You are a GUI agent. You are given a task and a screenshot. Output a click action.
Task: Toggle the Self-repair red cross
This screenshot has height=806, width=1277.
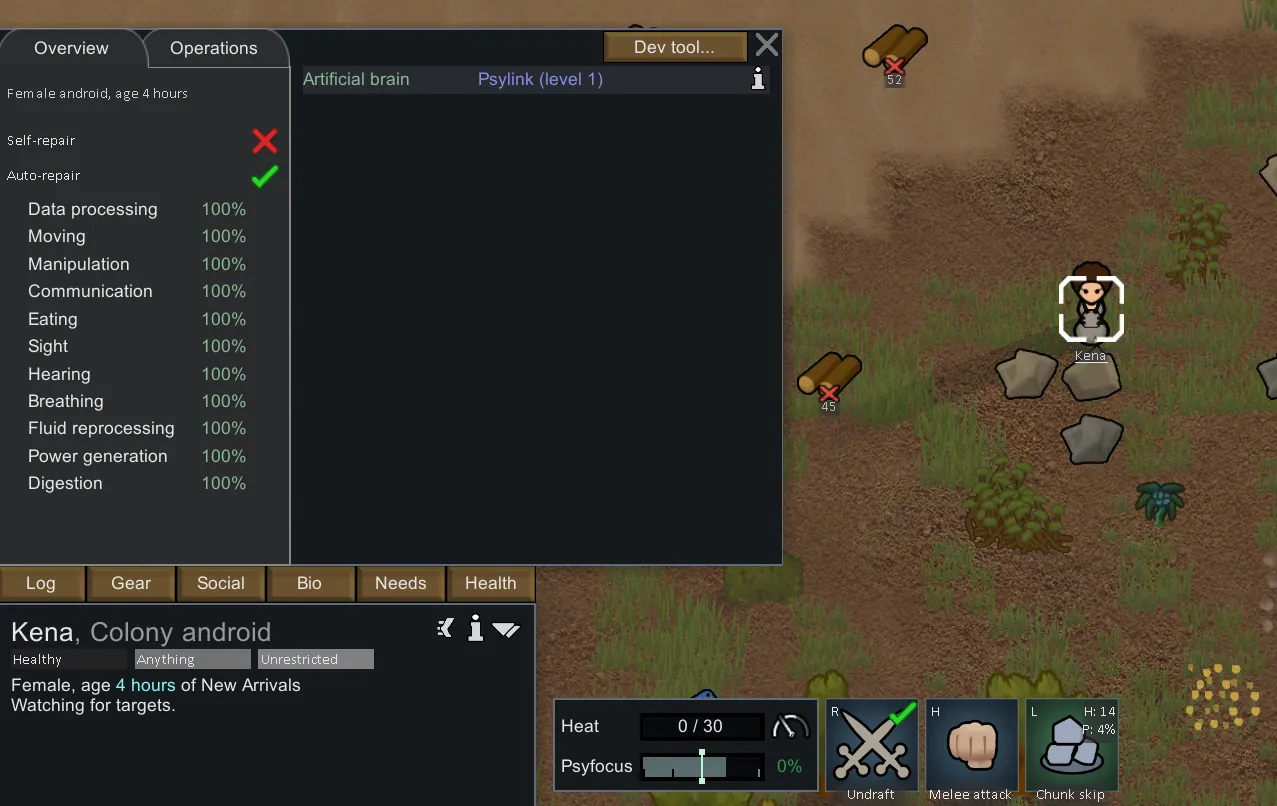[264, 141]
